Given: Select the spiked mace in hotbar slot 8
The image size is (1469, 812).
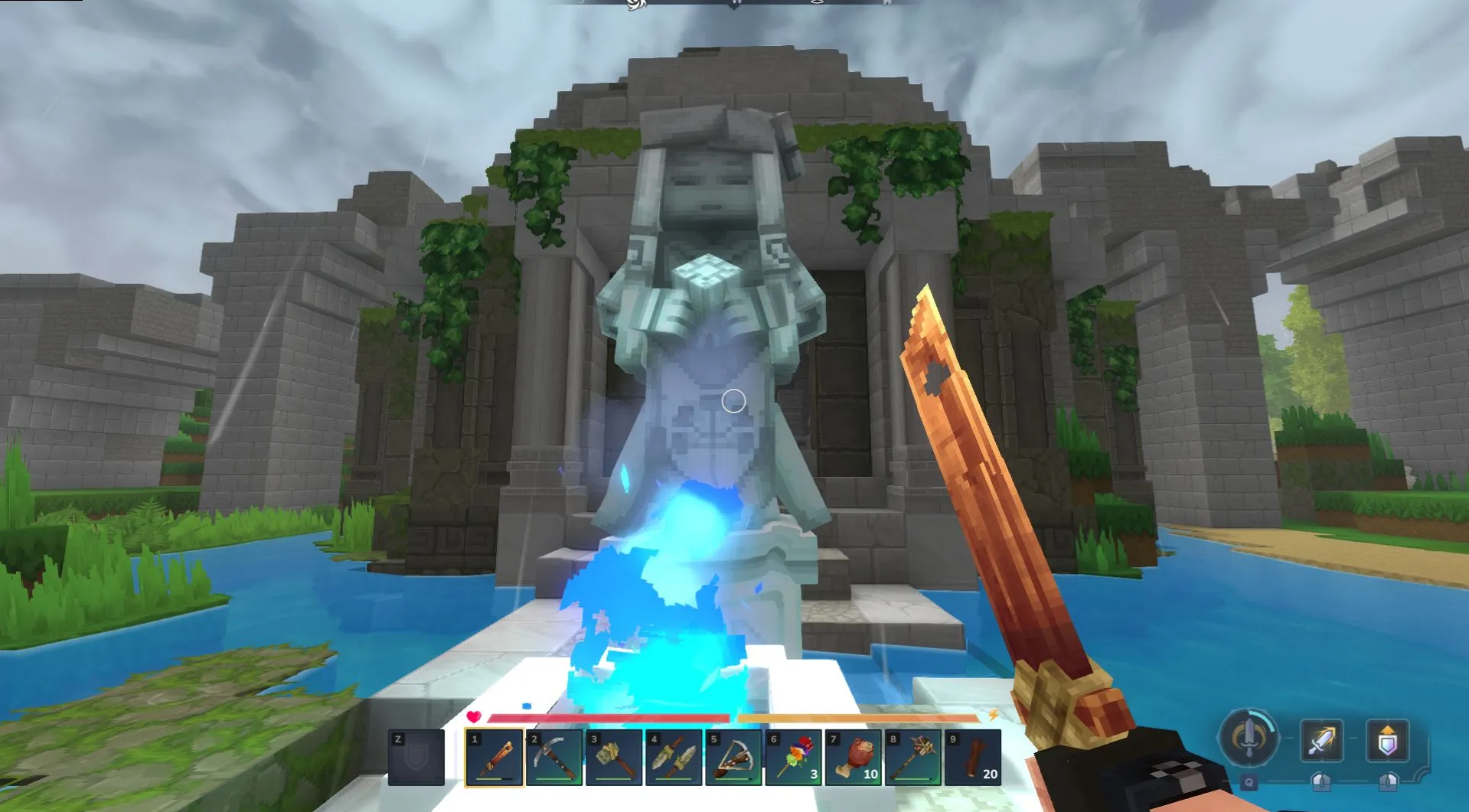Looking at the screenshot, I should click(912, 758).
